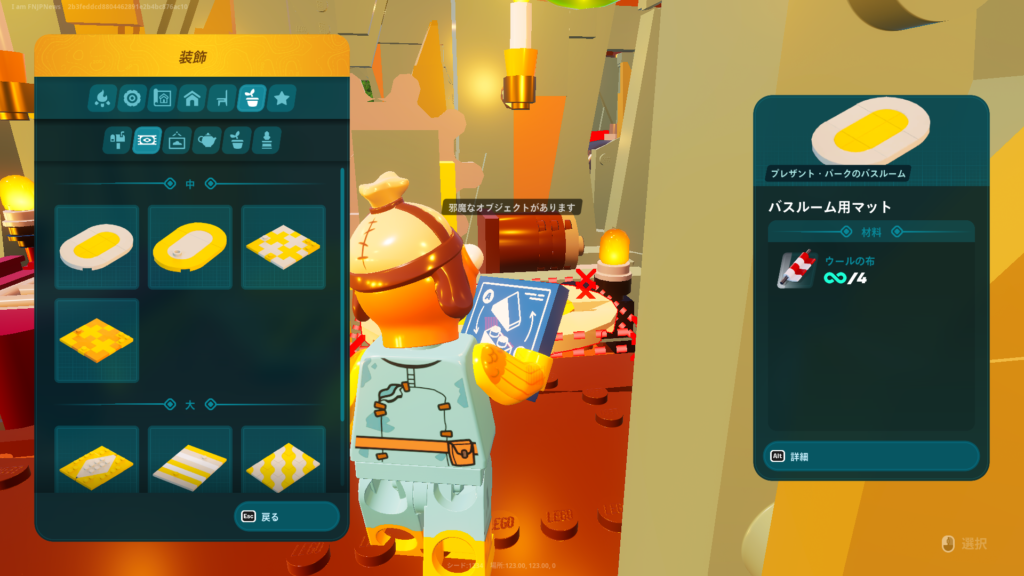Open the 詳細 details button
Image resolution: width=1024 pixels, height=576 pixels.
point(870,456)
